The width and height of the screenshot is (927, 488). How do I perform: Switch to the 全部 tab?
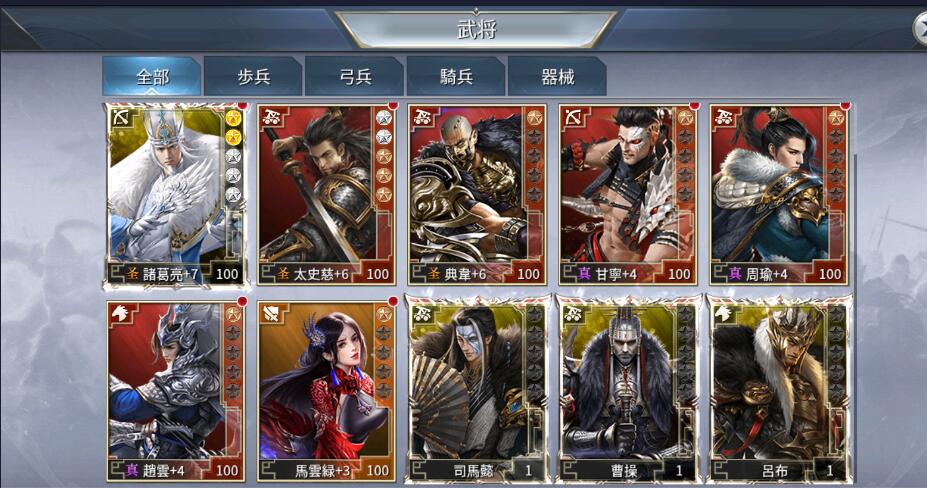(152, 77)
